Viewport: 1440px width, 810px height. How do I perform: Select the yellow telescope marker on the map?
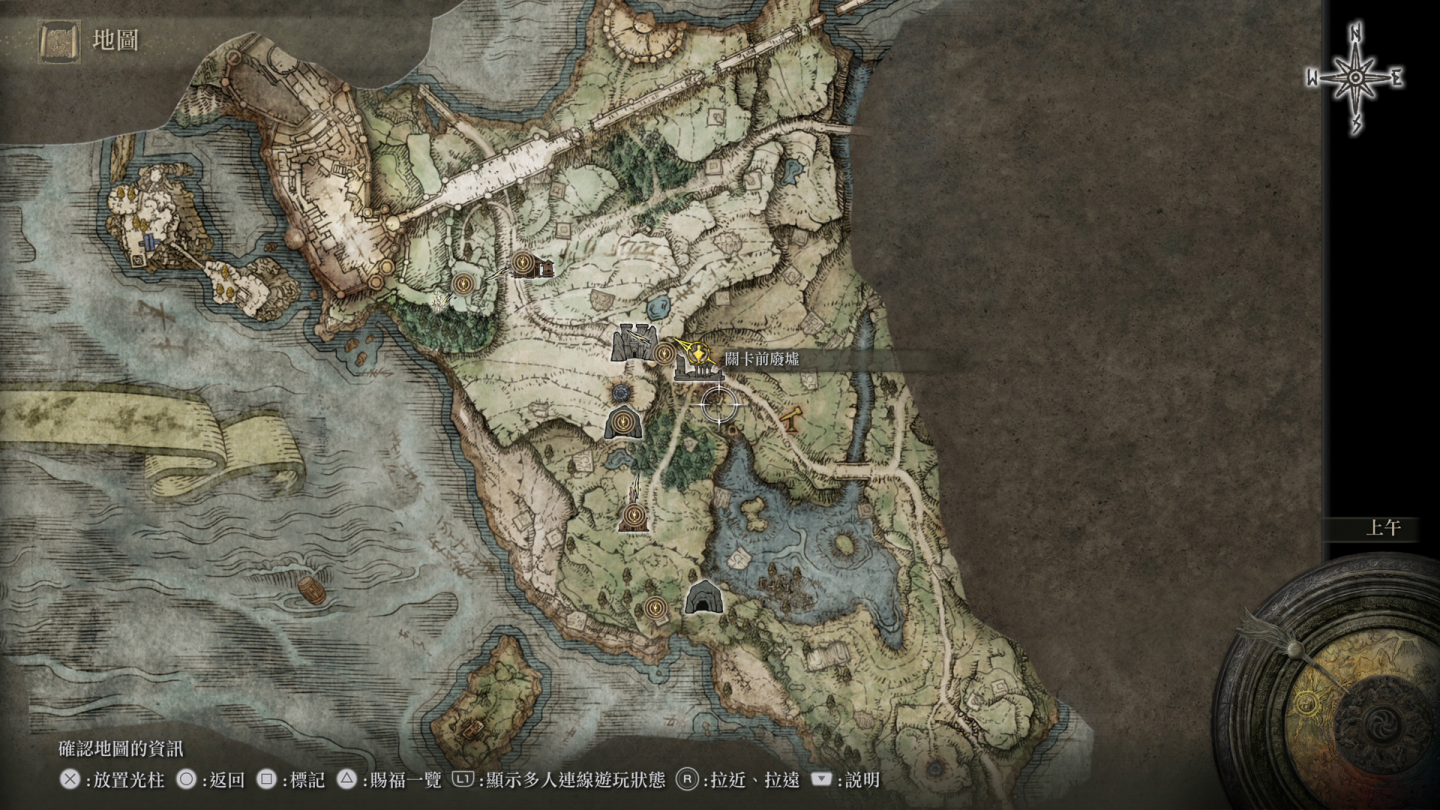click(x=793, y=419)
